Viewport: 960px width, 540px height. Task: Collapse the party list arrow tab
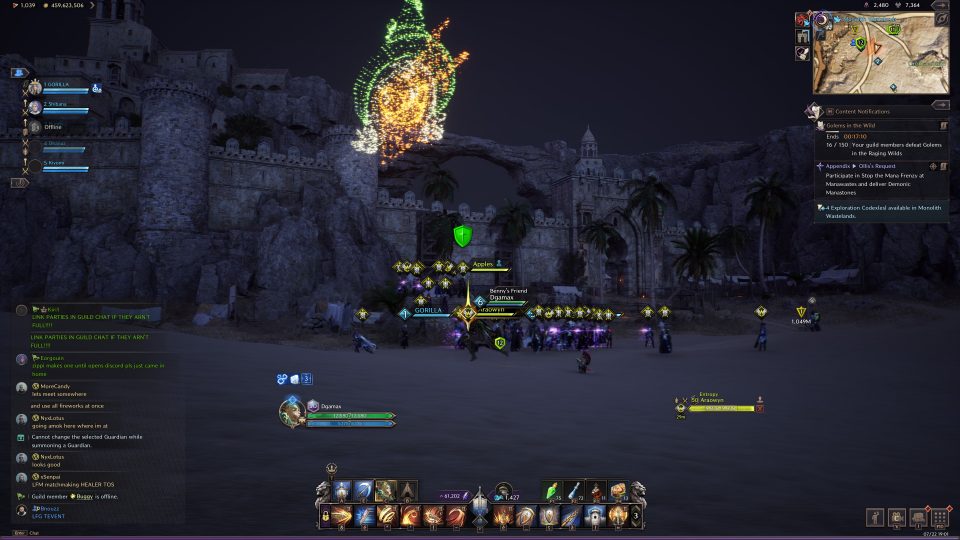coord(18,72)
